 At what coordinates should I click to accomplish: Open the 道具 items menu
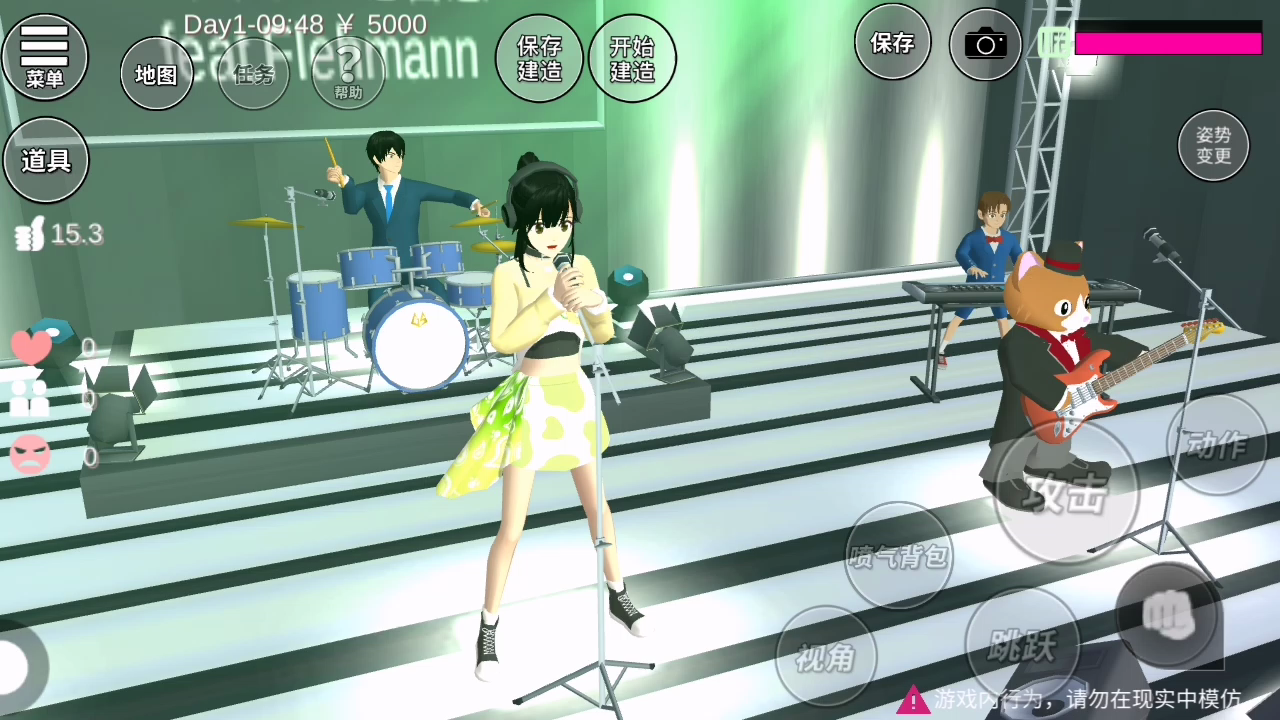46,160
